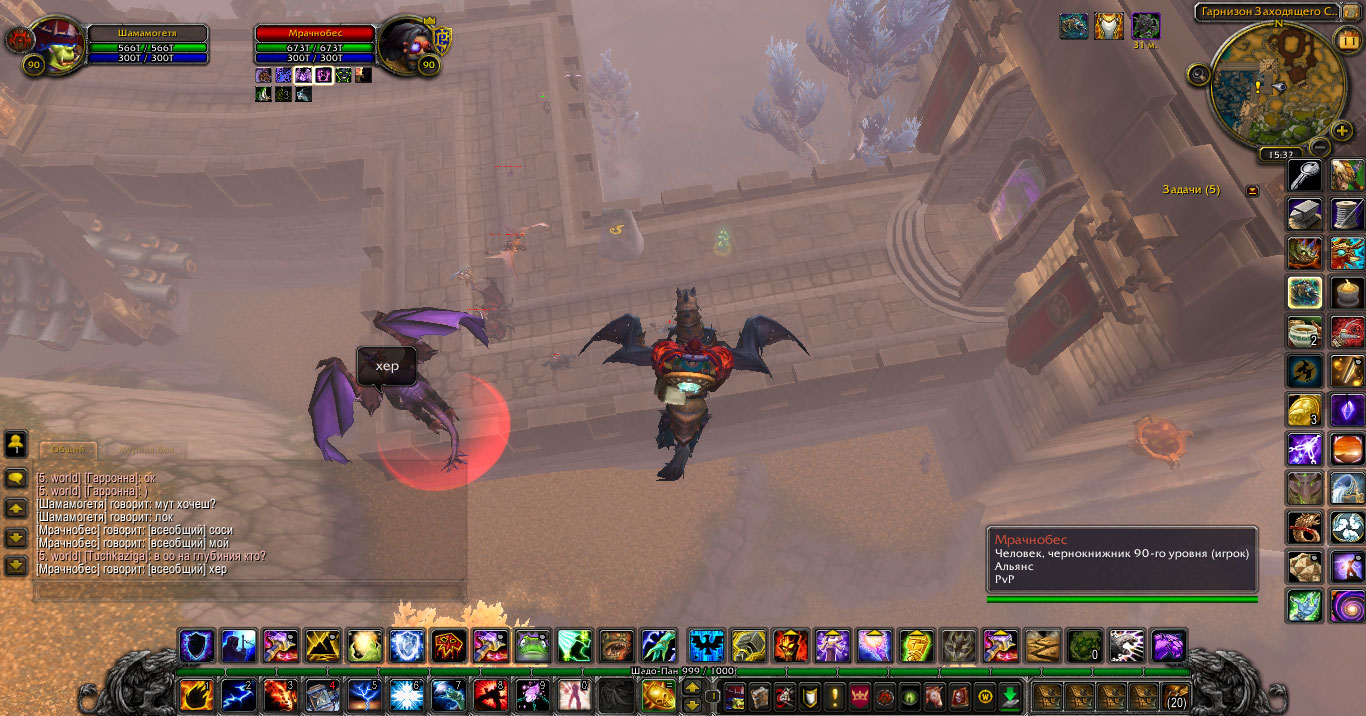Zoom out the minimap with the minus button
Viewport: 1366px width, 716px height.
tap(1318, 146)
